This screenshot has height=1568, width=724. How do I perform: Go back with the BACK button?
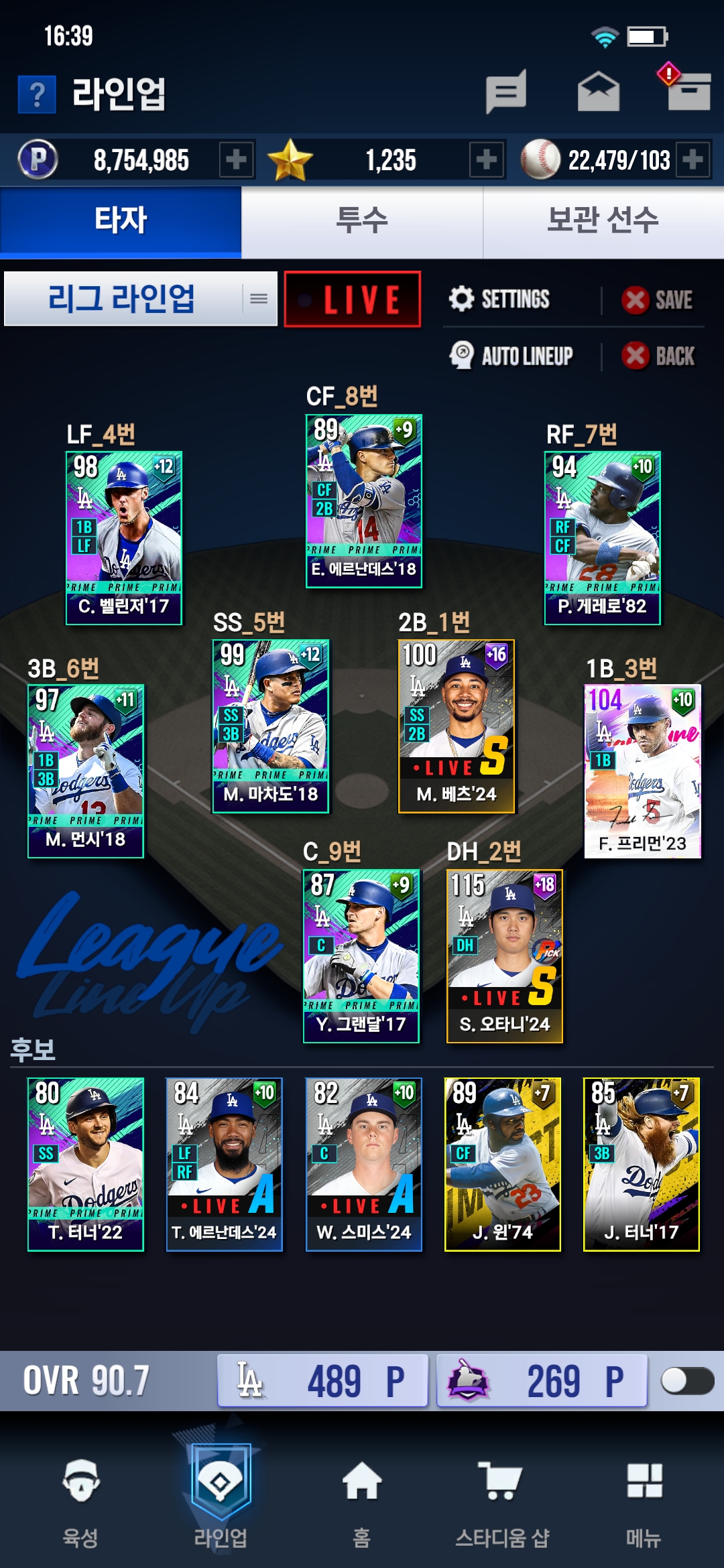tap(659, 356)
